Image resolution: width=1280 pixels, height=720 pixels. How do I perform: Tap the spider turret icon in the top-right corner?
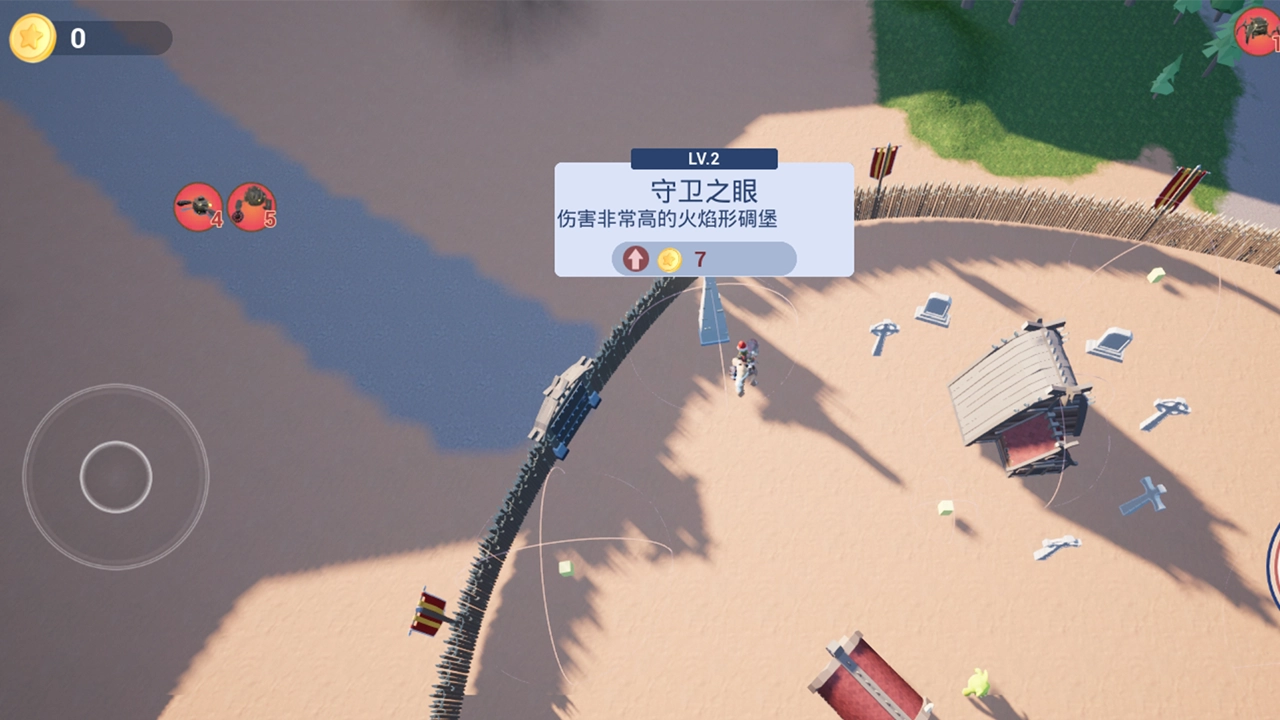1258,30
